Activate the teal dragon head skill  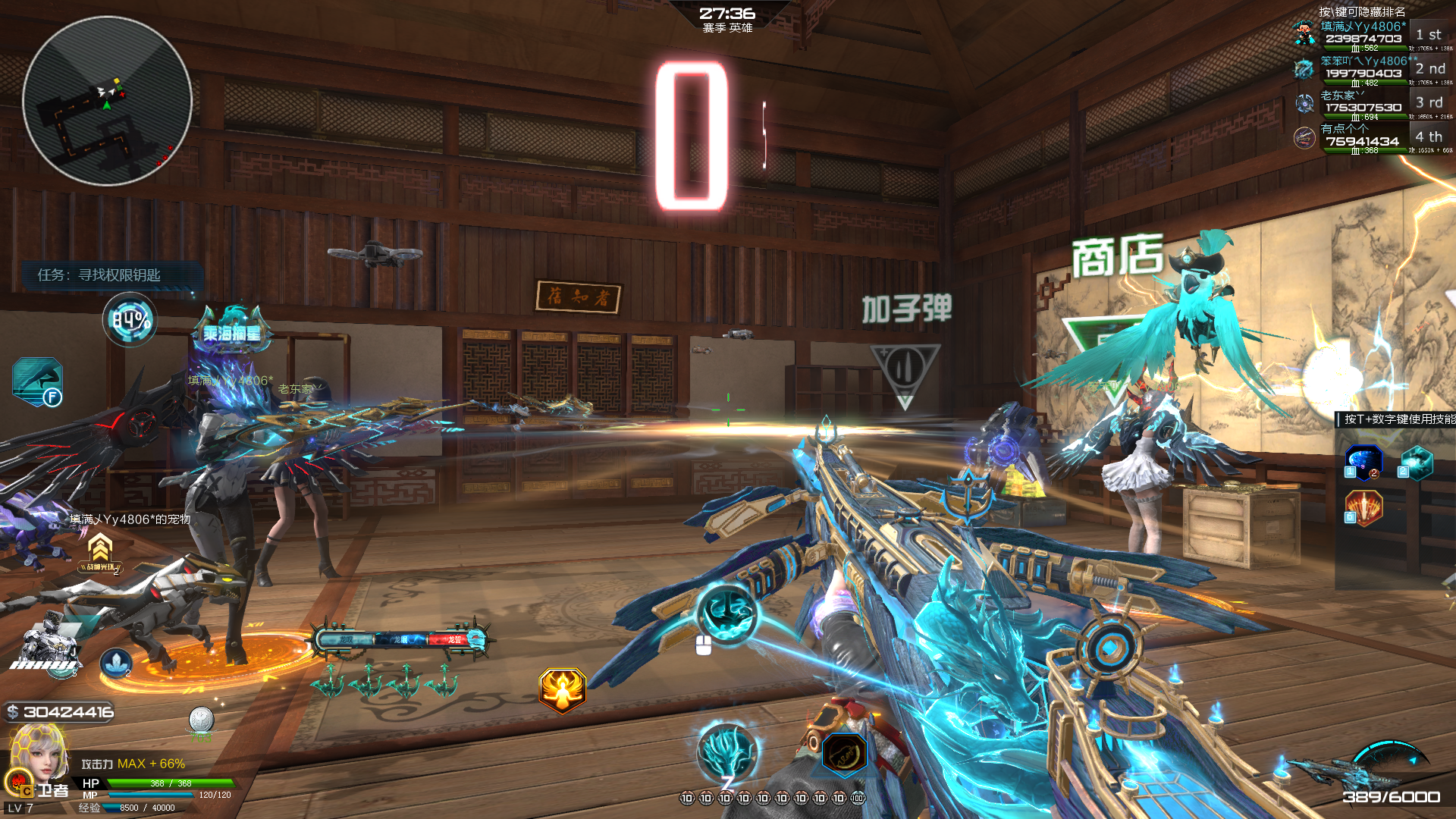click(726, 751)
